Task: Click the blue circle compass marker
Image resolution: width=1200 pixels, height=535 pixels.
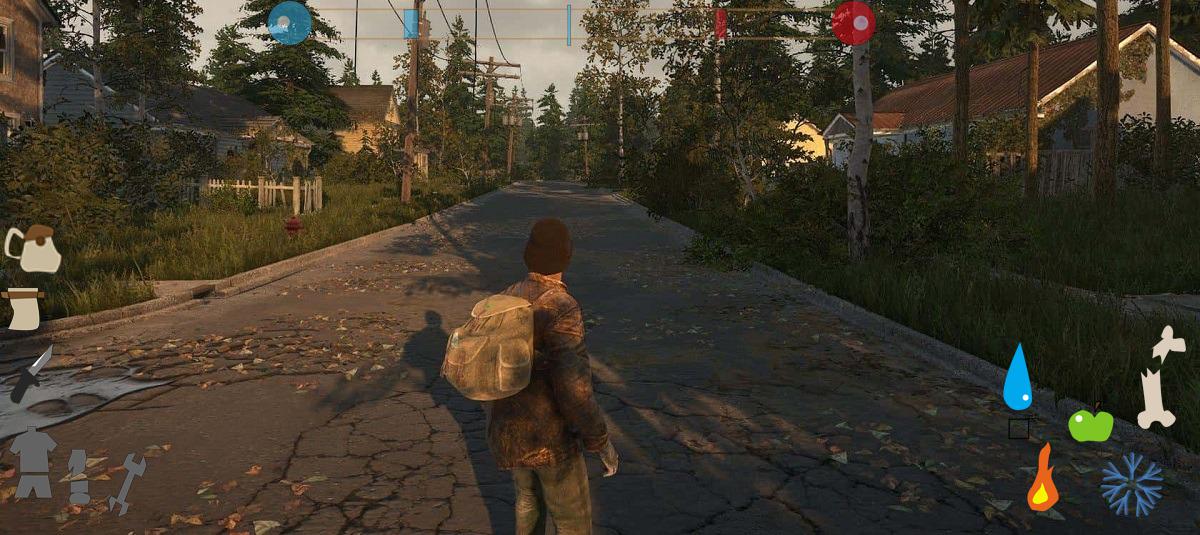Action: click(290, 22)
